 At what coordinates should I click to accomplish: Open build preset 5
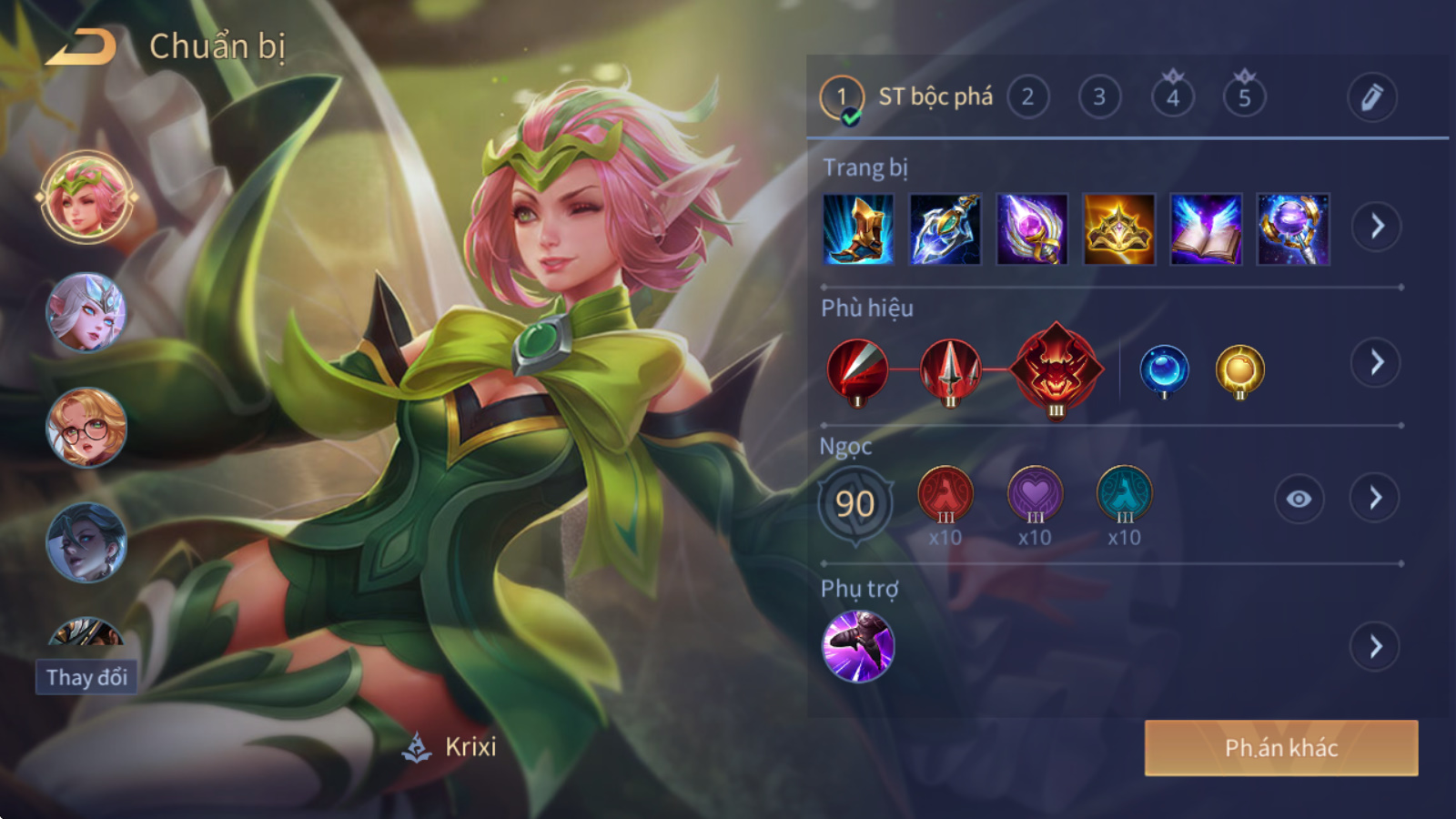tap(1244, 97)
